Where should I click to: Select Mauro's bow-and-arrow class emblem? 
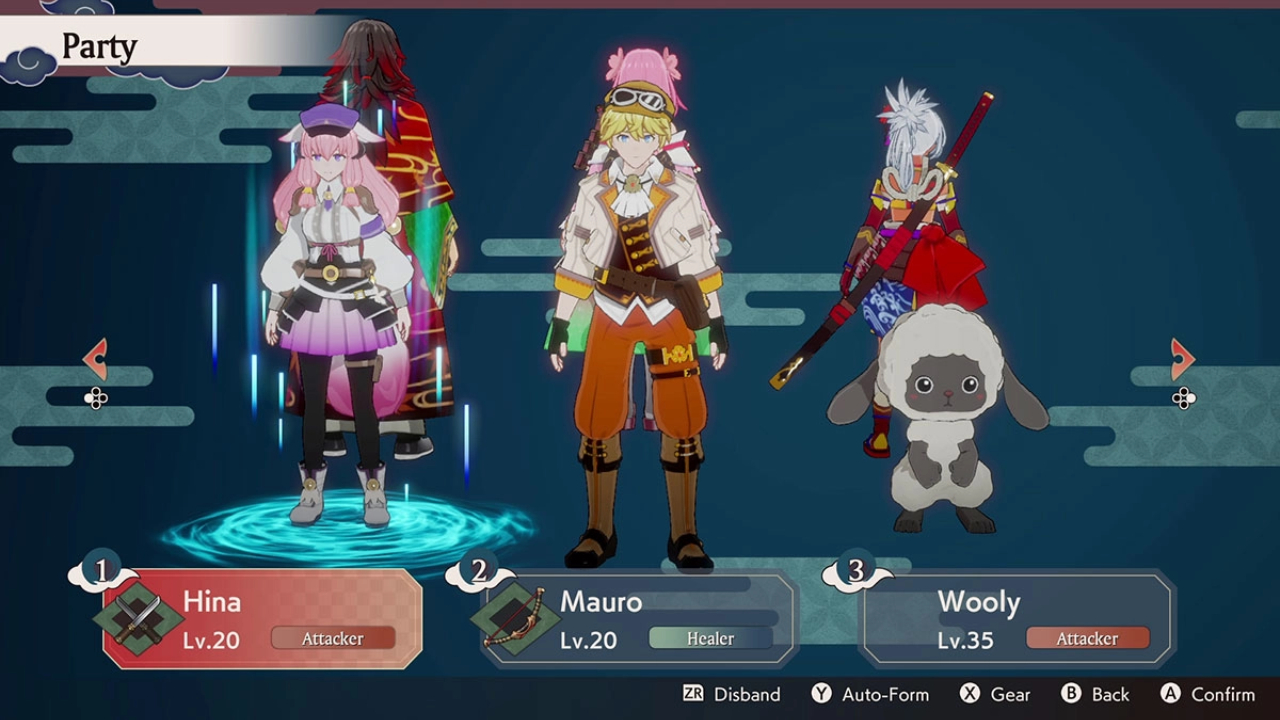[514, 618]
